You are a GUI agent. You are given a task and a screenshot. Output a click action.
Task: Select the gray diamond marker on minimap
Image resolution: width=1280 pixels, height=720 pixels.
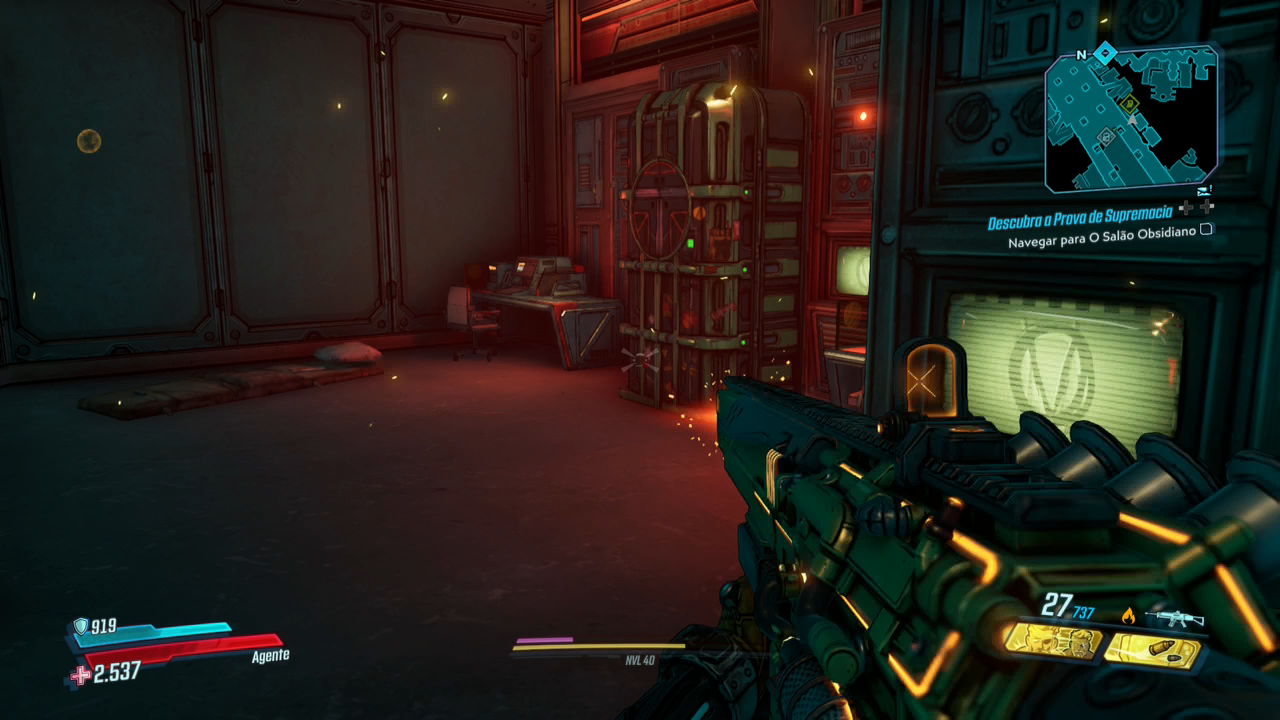pos(1105,134)
